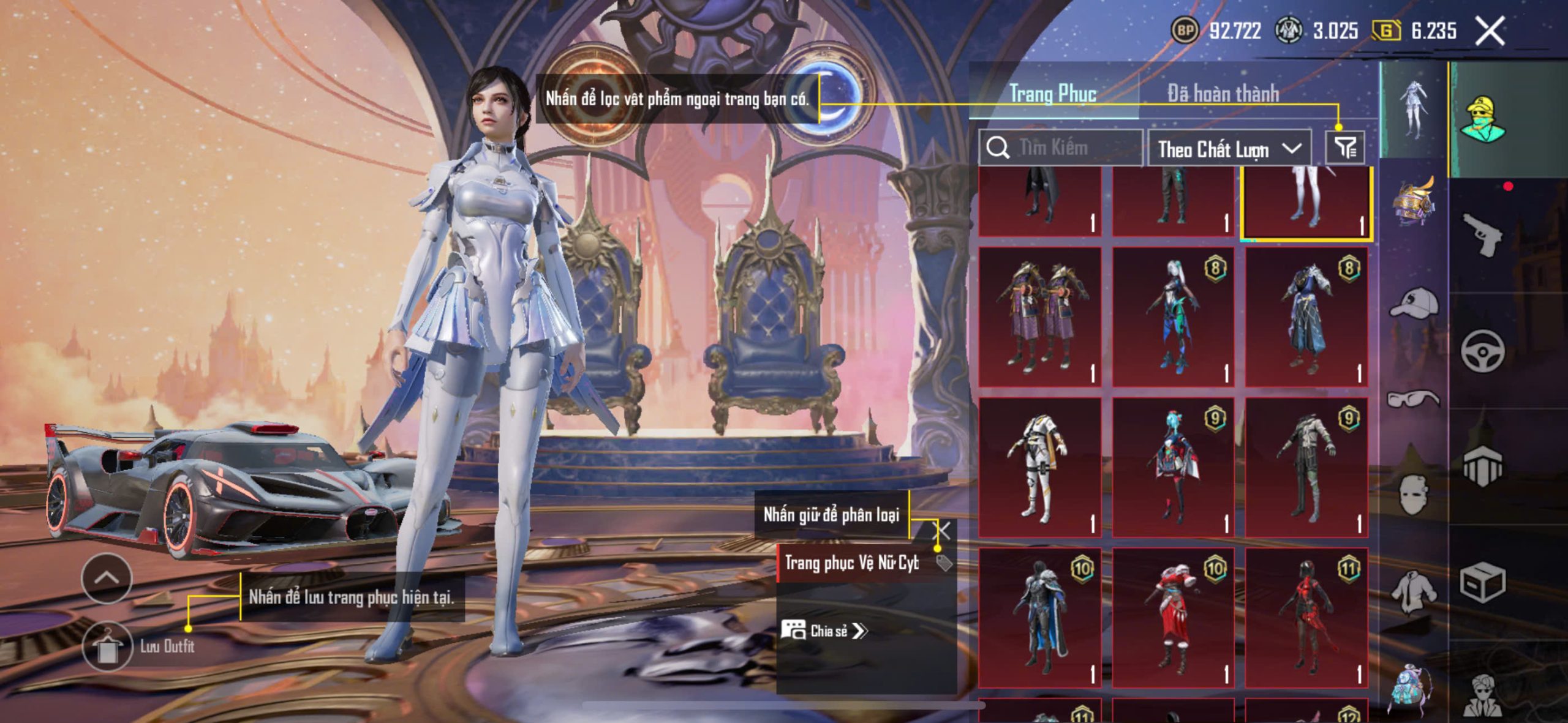Open the steering wheel vehicle category
Image resolution: width=1568 pixels, height=723 pixels.
coord(1482,351)
